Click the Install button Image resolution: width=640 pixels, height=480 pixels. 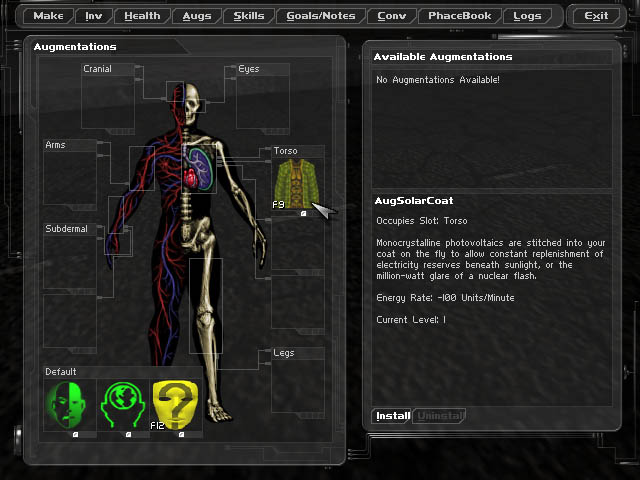[392, 416]
